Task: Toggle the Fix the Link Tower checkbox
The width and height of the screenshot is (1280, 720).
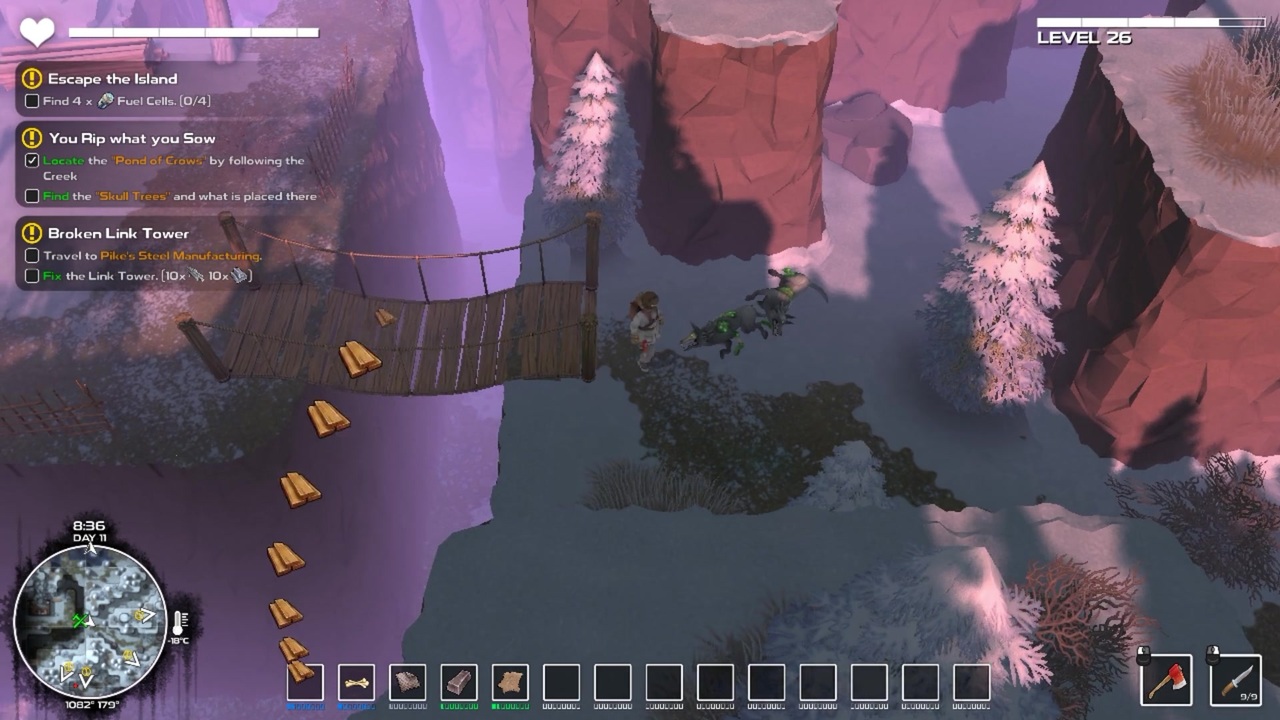Action: 32,276
